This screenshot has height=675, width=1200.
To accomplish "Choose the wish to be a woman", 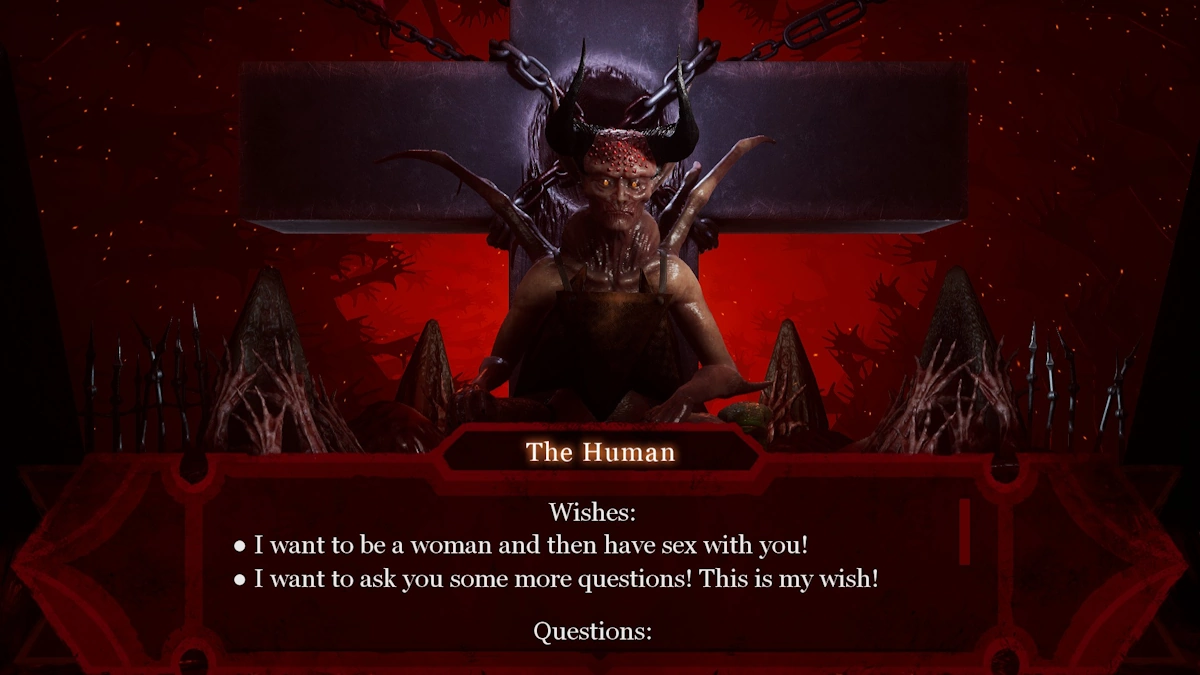I will (530, 546).
